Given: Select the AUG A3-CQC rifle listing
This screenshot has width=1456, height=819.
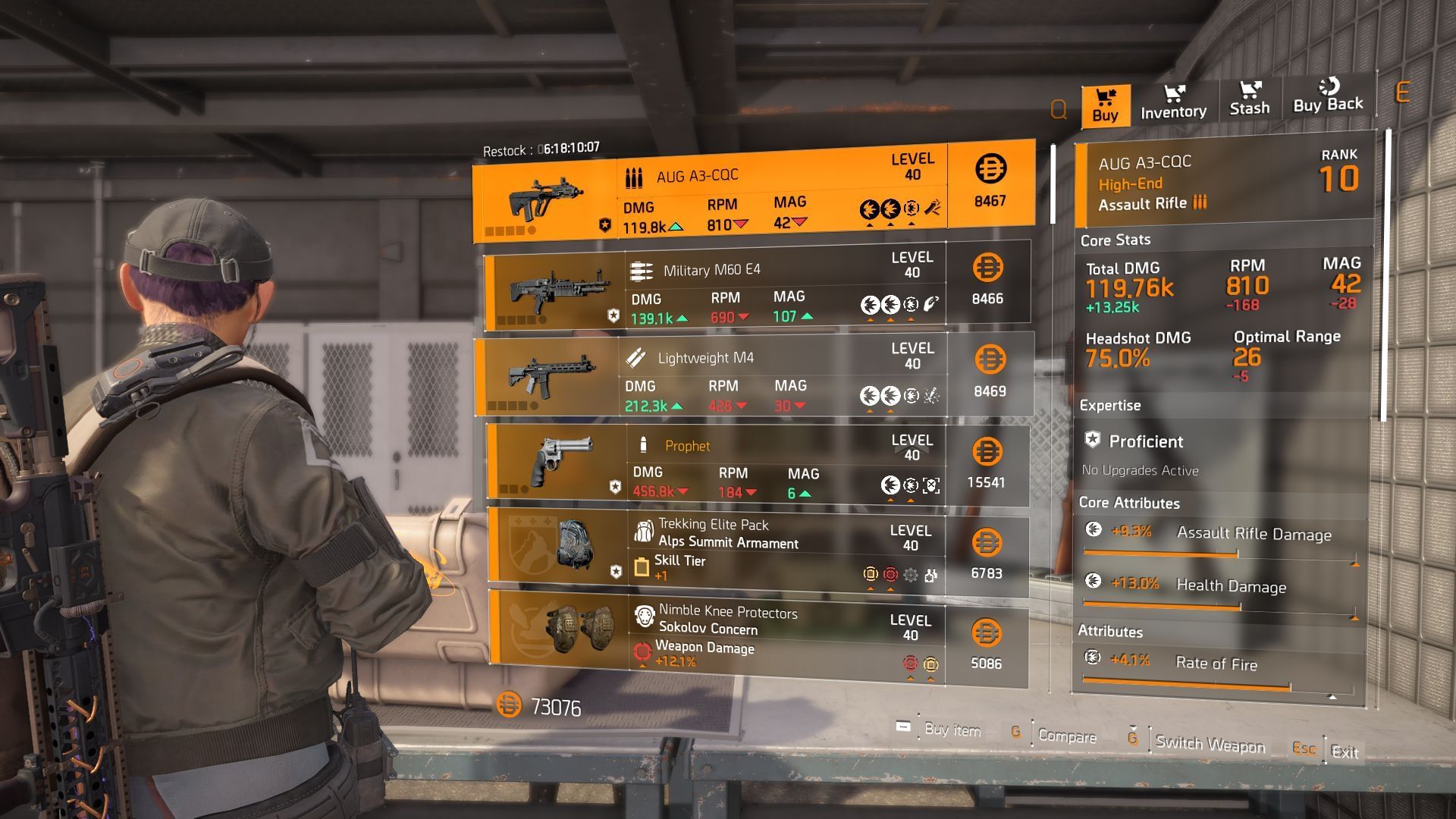Looking at the screenshot, I should point(753,192).
